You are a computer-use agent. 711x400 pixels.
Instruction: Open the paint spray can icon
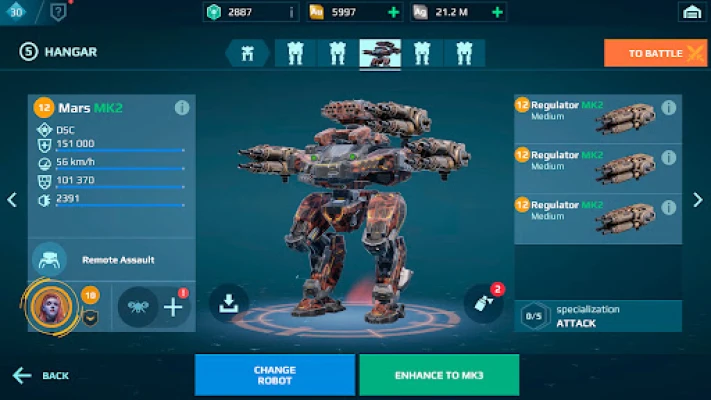(x=484, y=304)
